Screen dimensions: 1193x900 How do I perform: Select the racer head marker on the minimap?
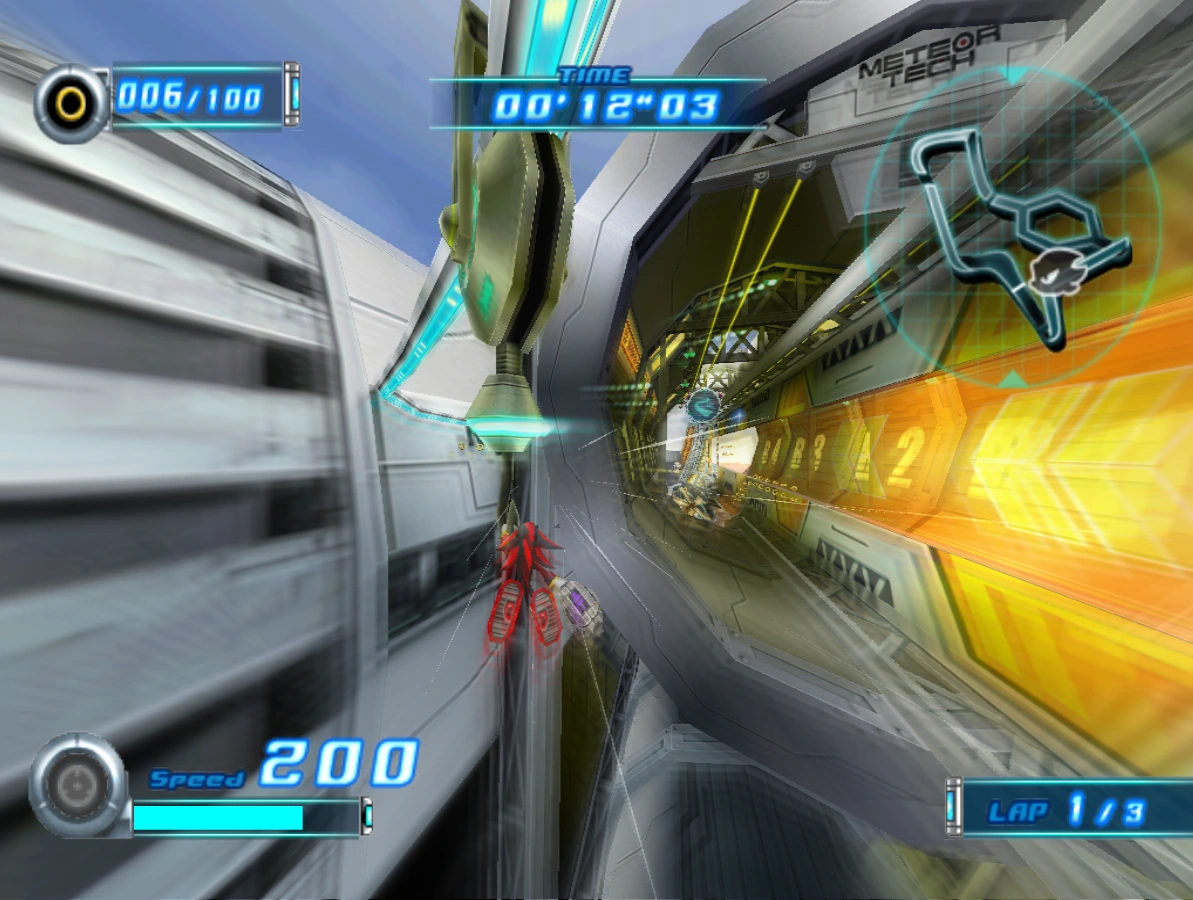pyautogui.click(x=1048, y=268)
